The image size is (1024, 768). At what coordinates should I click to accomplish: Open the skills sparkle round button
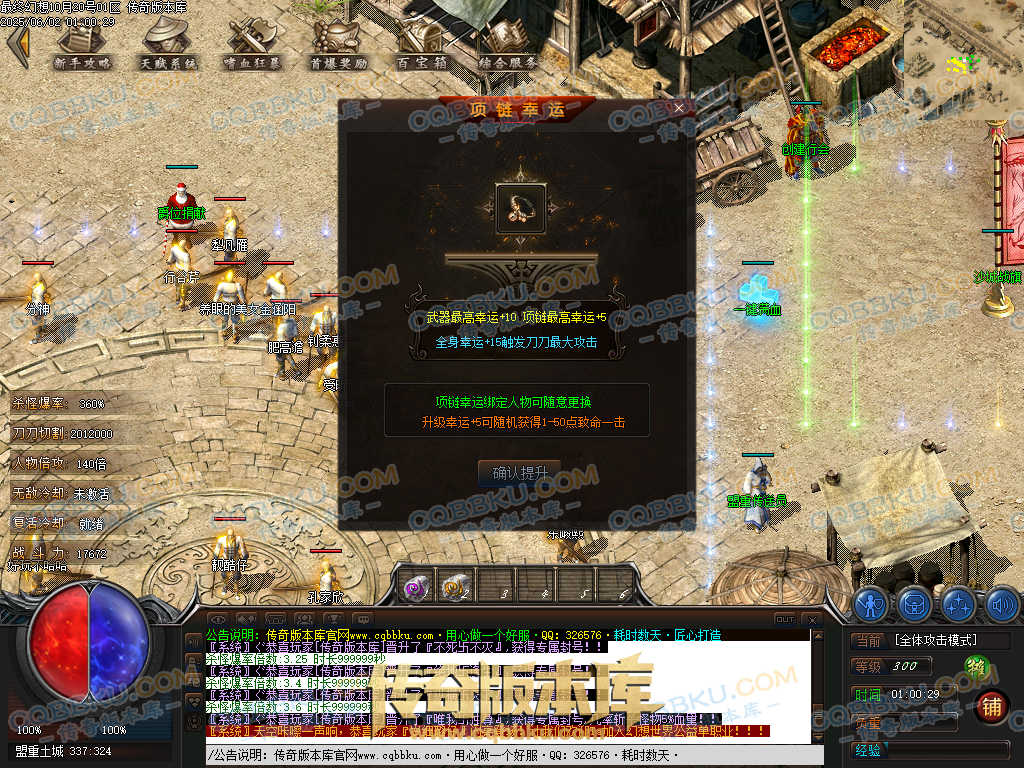click(958, 604)
